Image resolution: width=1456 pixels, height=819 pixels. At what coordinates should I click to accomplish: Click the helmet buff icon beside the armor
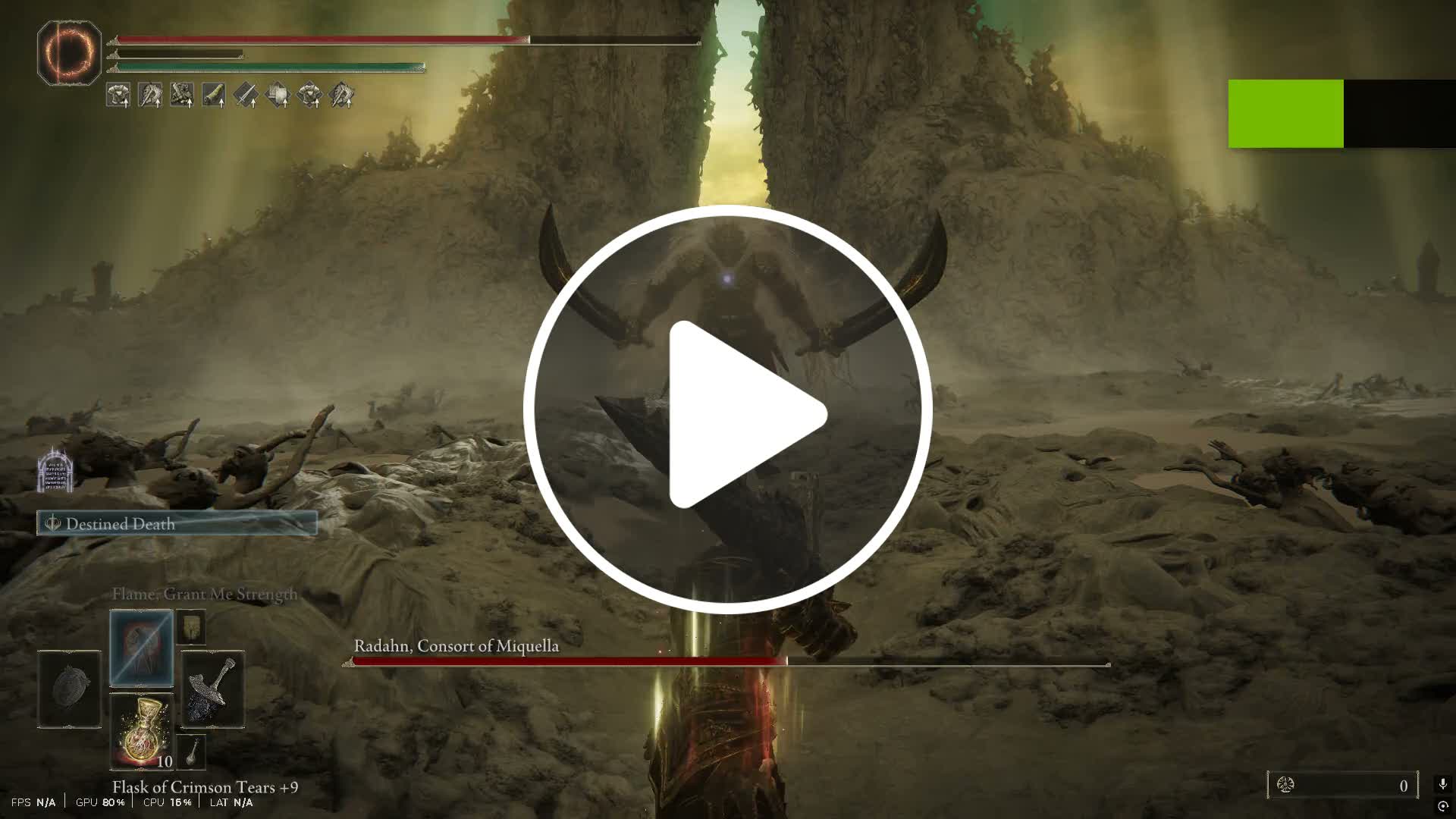(x=150, y=96)
